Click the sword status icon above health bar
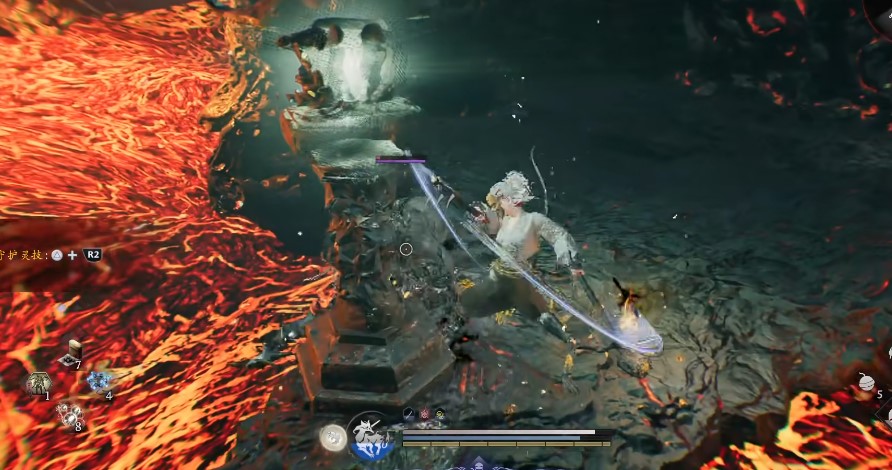The height and width of the screenshot is (470, 892). (x=409, y=413)
